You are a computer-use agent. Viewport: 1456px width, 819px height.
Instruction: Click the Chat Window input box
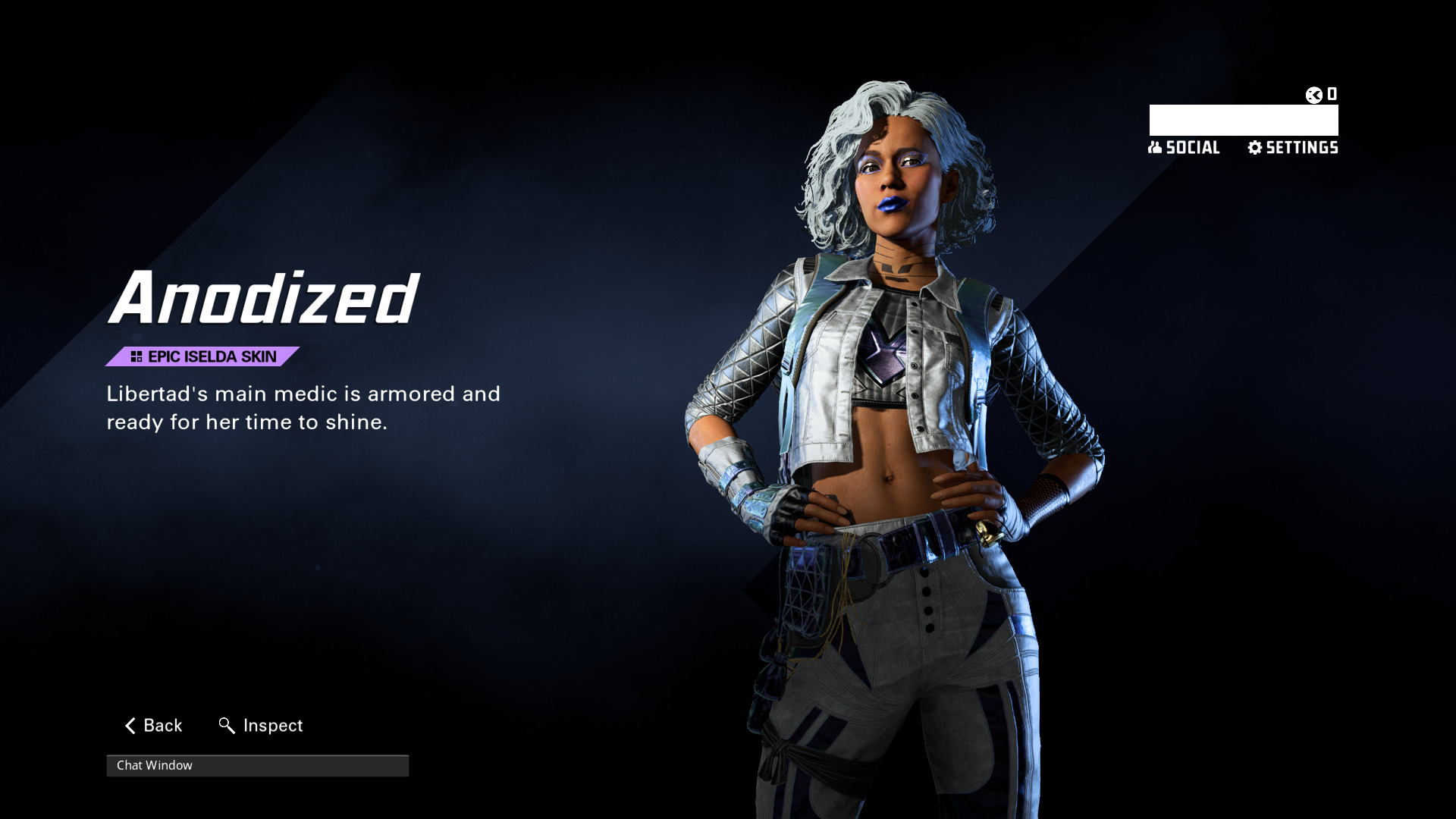pos(257,766)
